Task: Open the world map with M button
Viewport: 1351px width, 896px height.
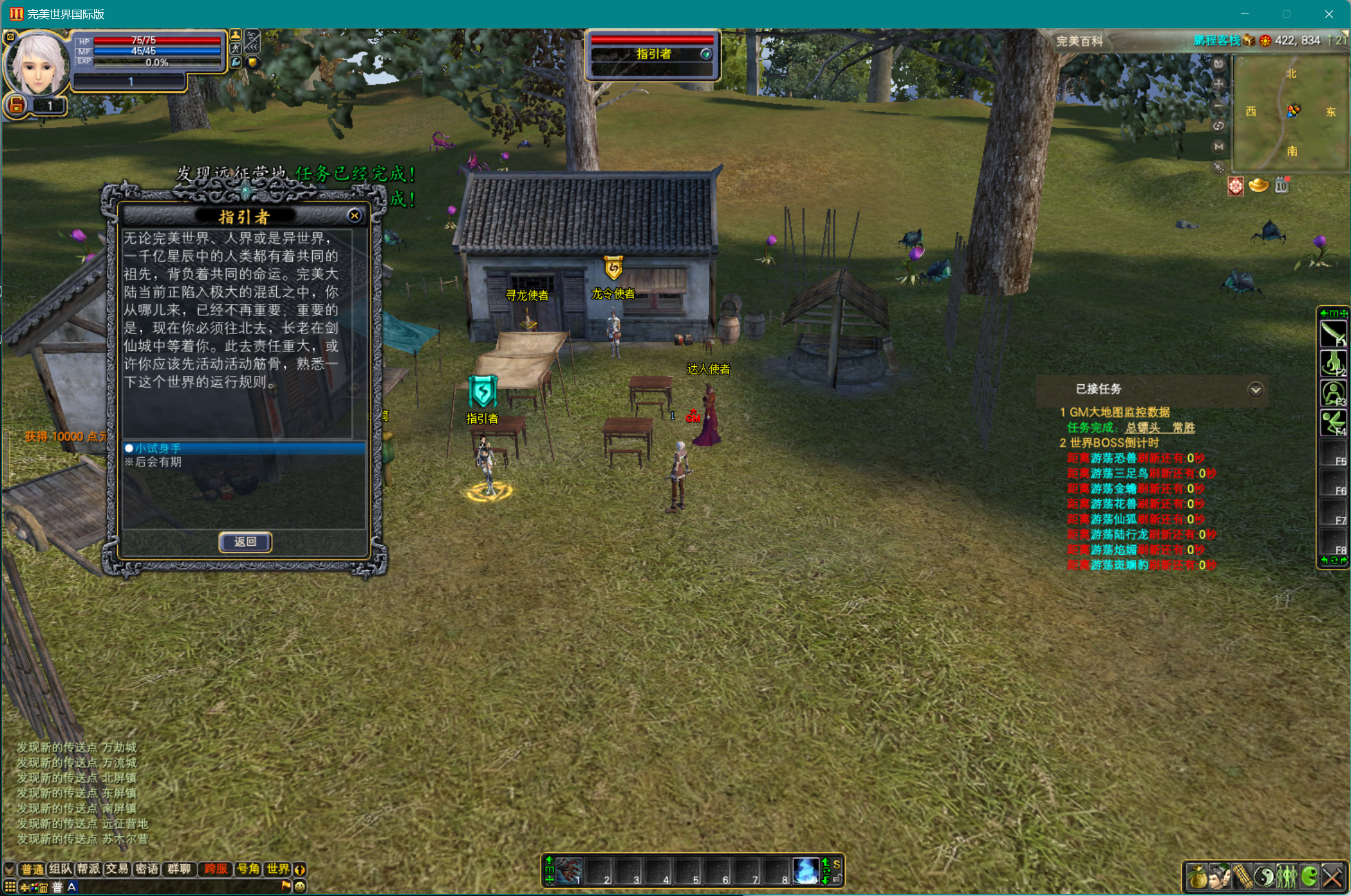Action: coord(1218,147)
